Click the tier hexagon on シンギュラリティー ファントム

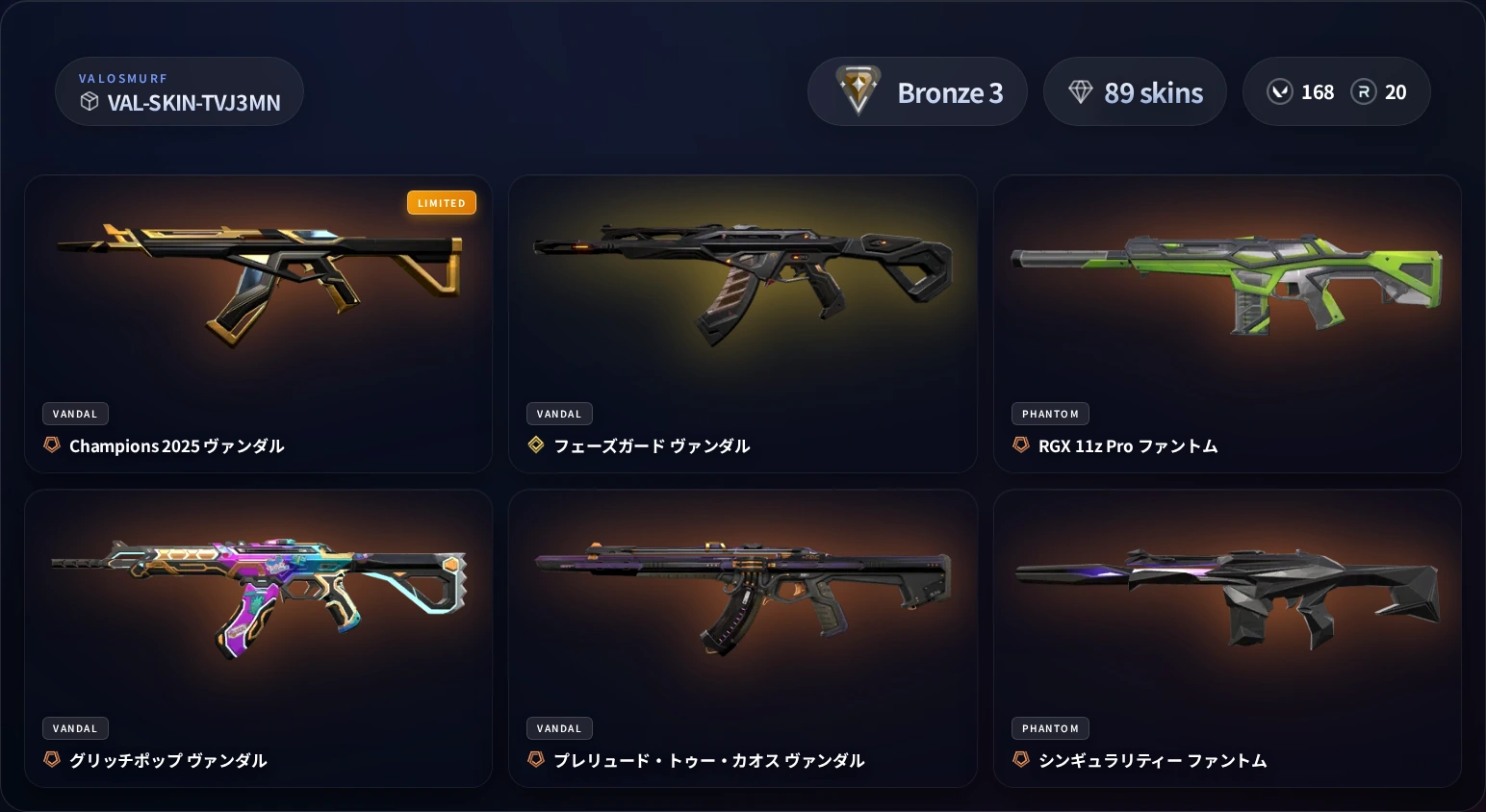click(1021, 759)
